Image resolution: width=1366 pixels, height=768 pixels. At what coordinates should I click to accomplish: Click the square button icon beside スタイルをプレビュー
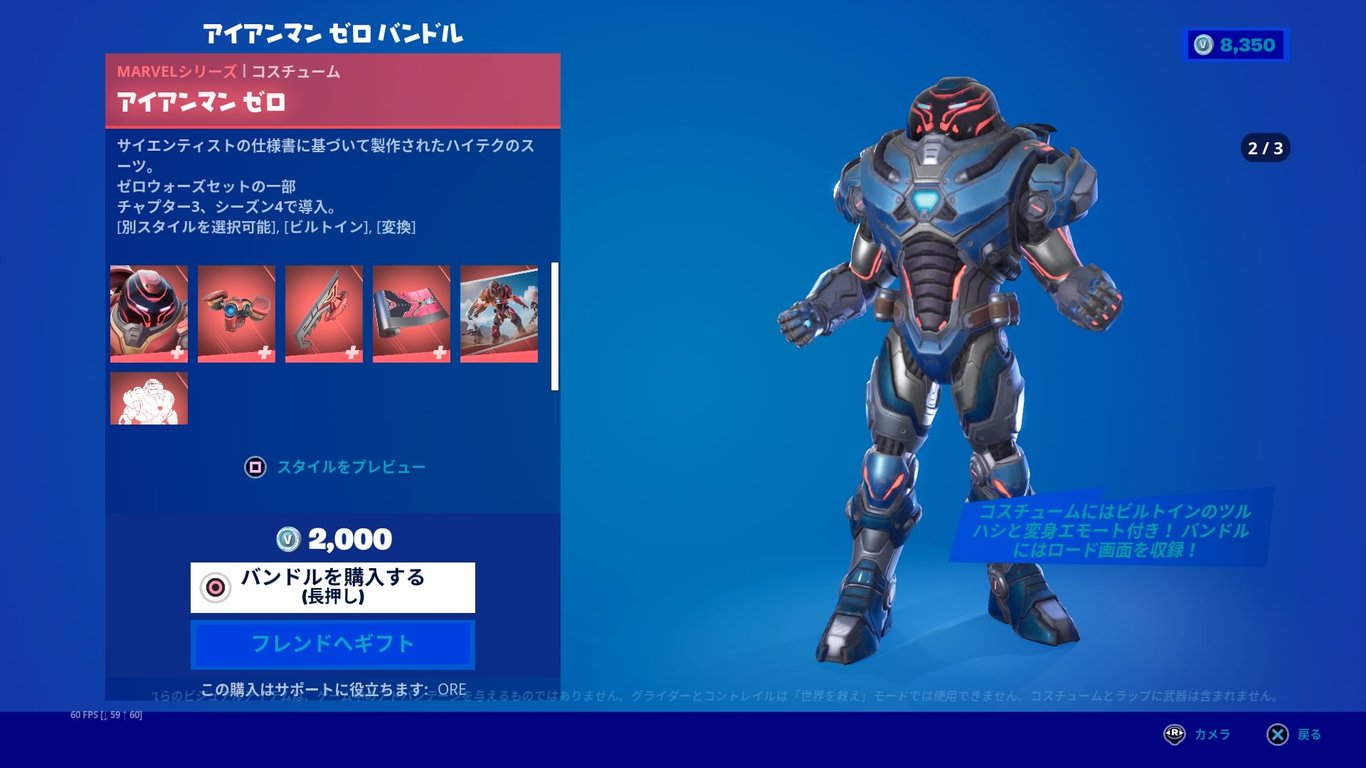255,466
